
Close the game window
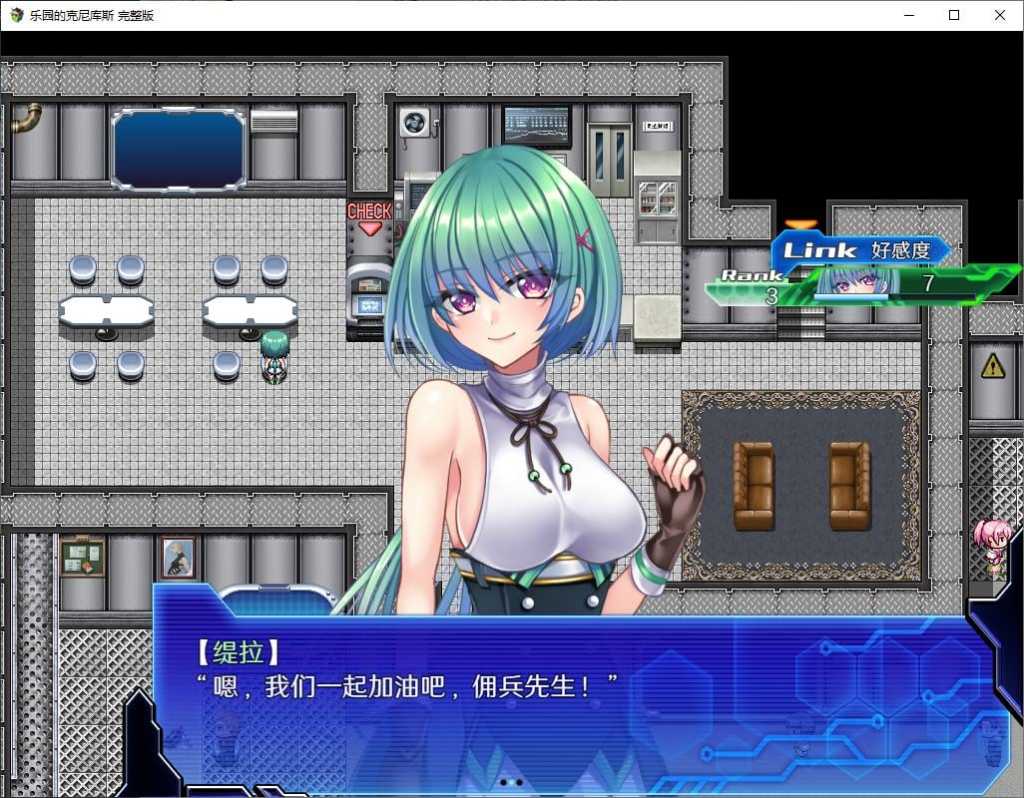[999, 15]
